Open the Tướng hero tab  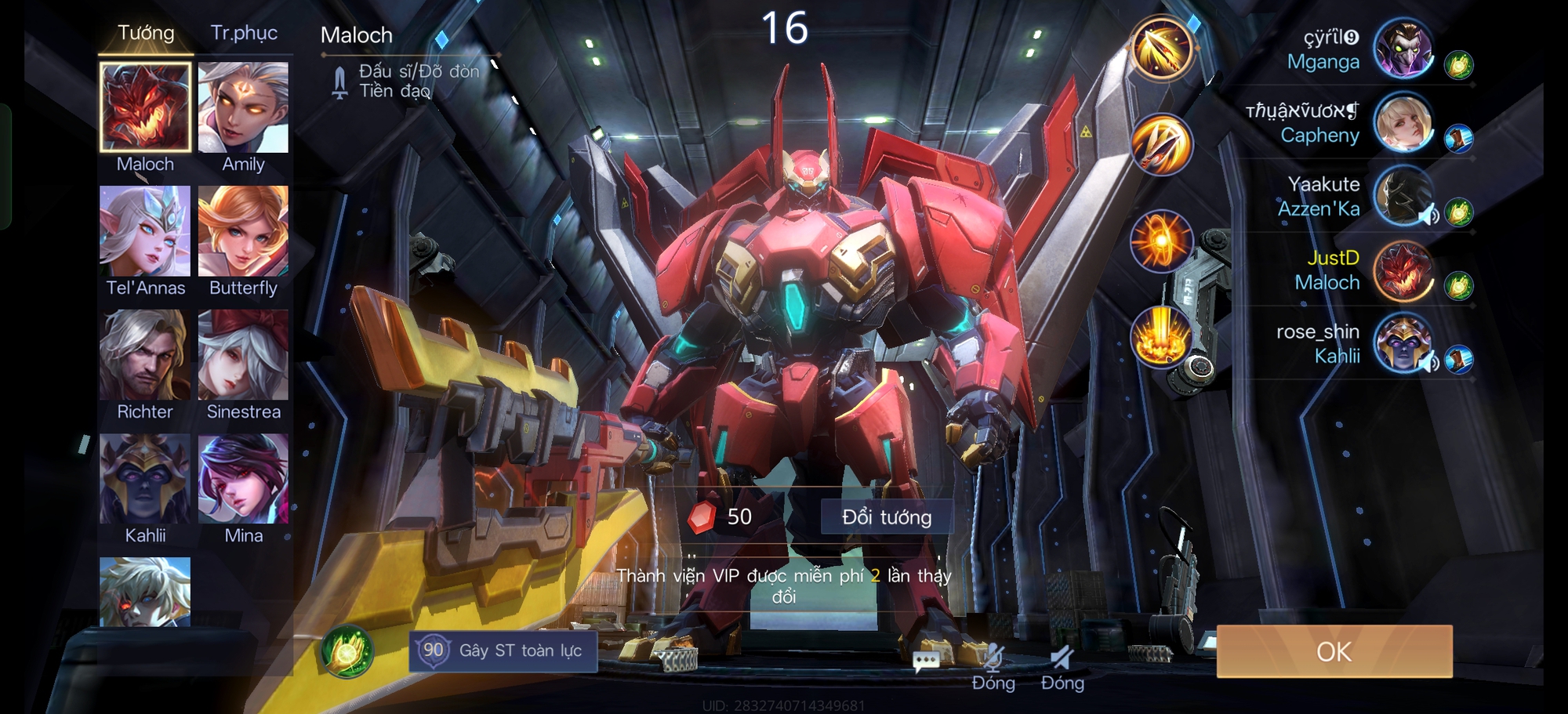pyautogui.click(x=146, y=33)
